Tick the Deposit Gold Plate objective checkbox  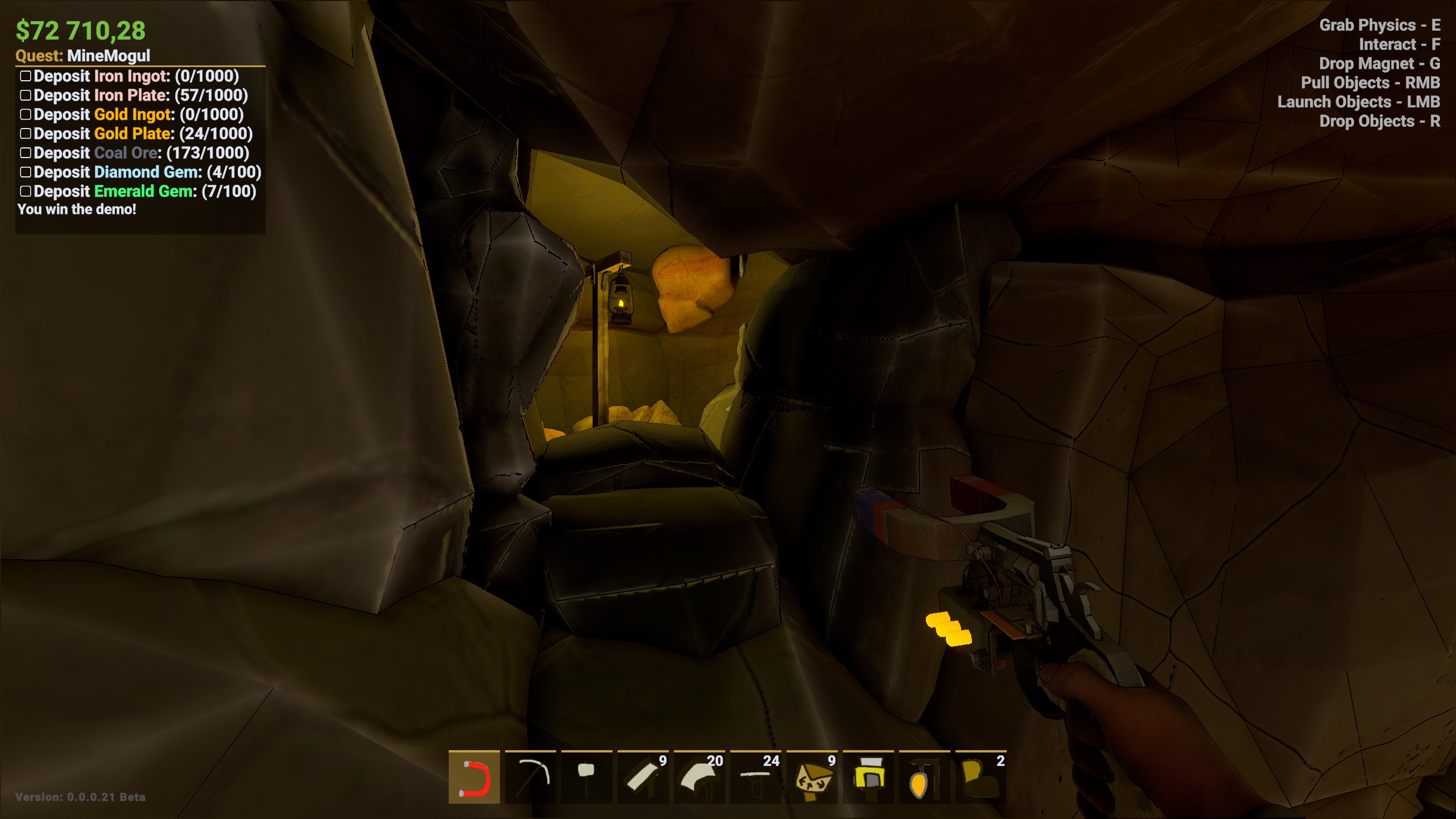pyautogui.click(x=26, y=134)
